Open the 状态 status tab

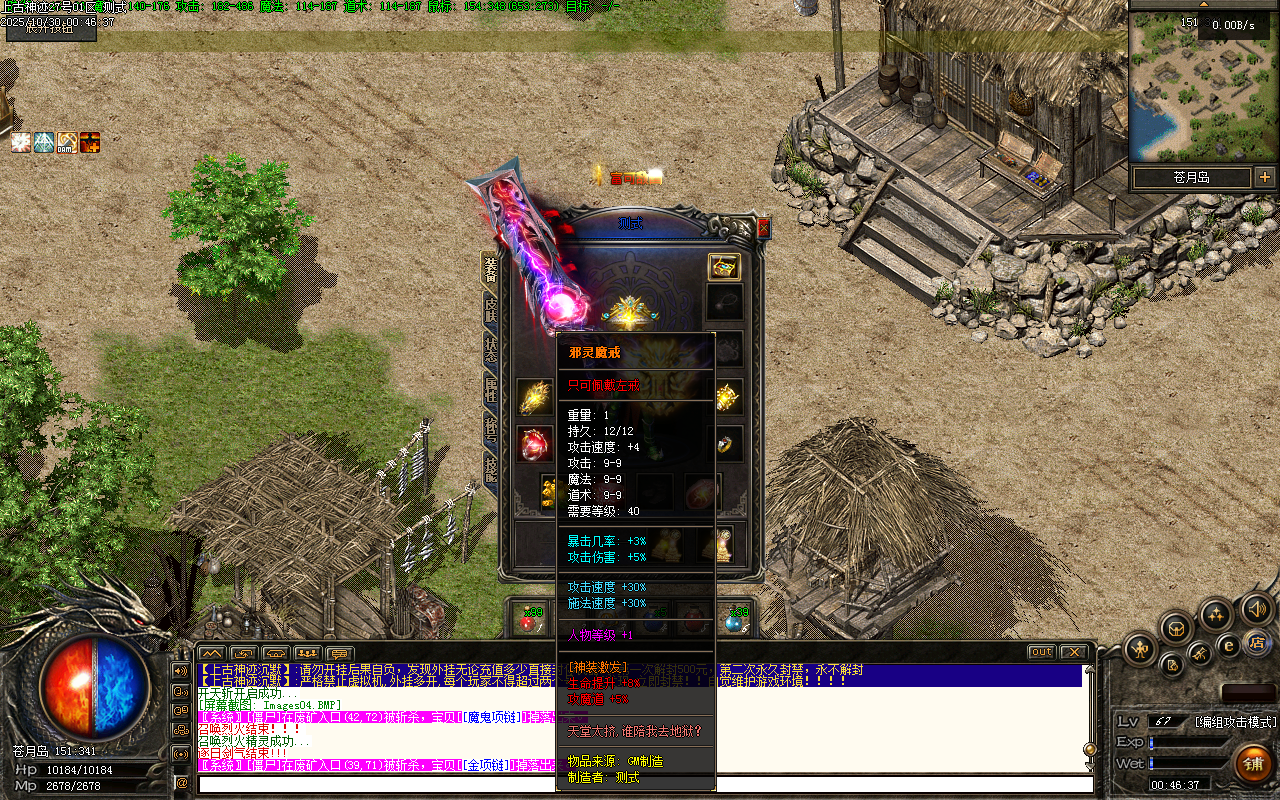point(490,350)
